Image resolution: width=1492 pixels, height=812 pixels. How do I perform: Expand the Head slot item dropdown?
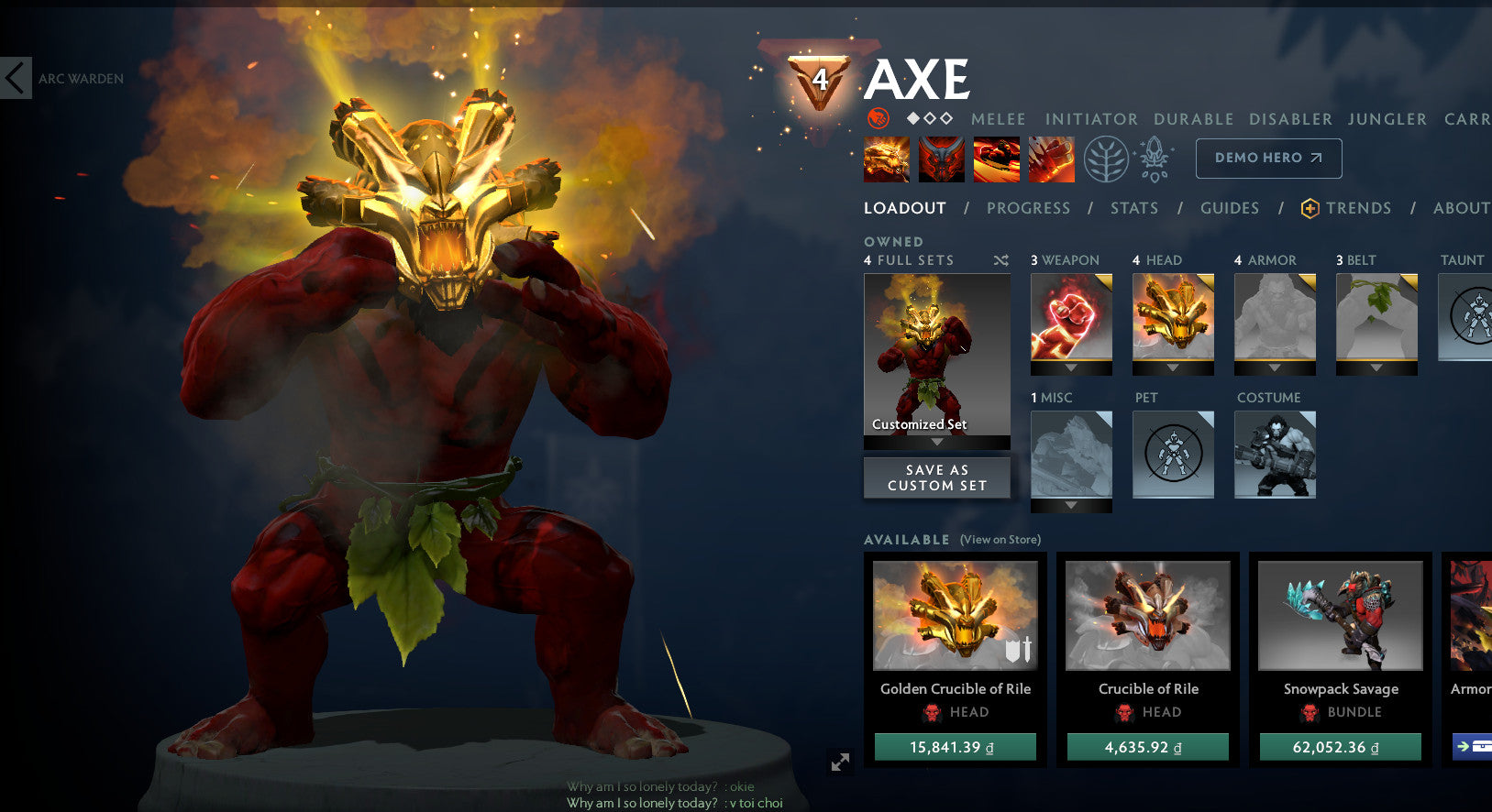[1173, 368]
